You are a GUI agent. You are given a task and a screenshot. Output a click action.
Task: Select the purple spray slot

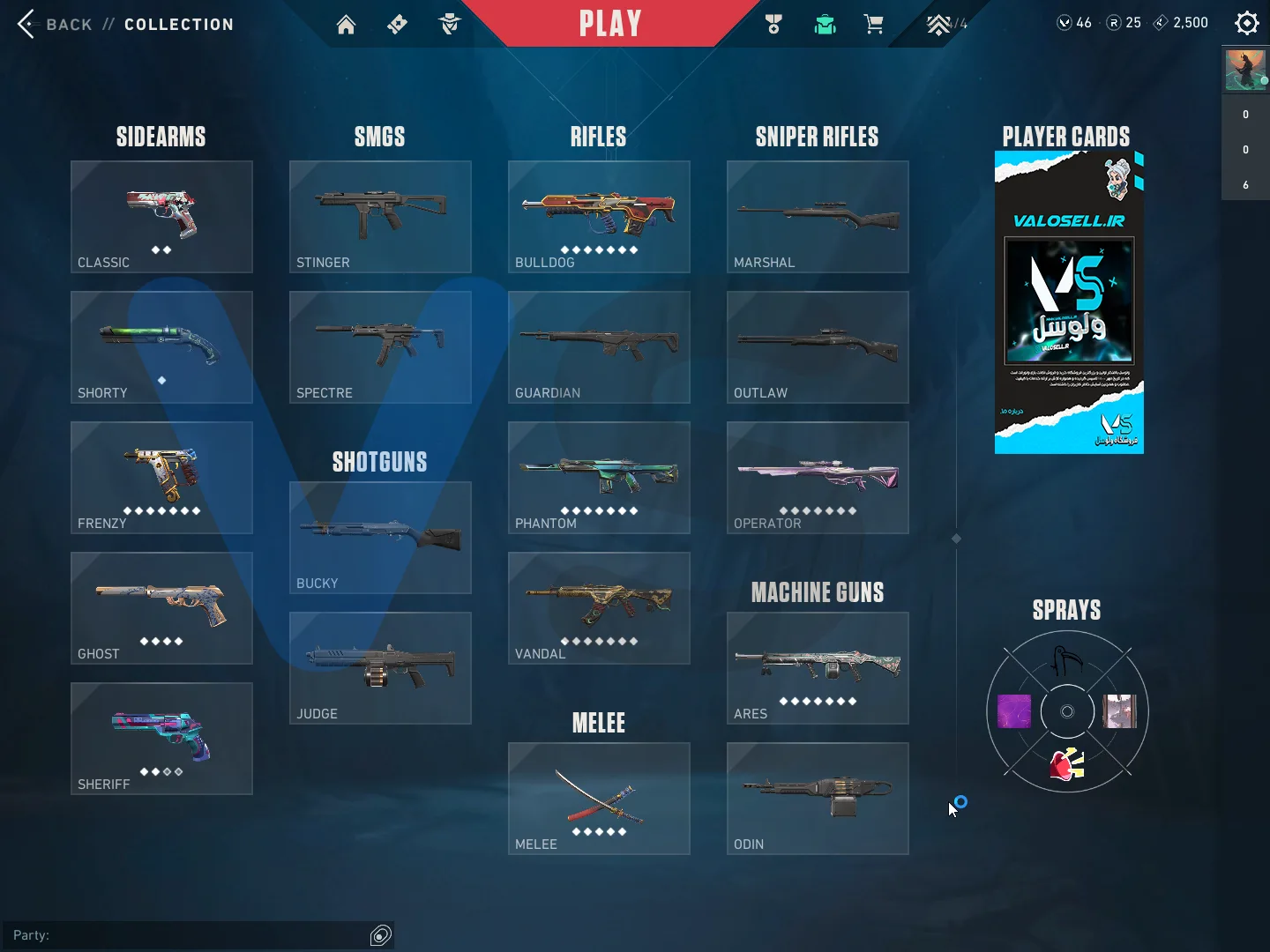1014,711
